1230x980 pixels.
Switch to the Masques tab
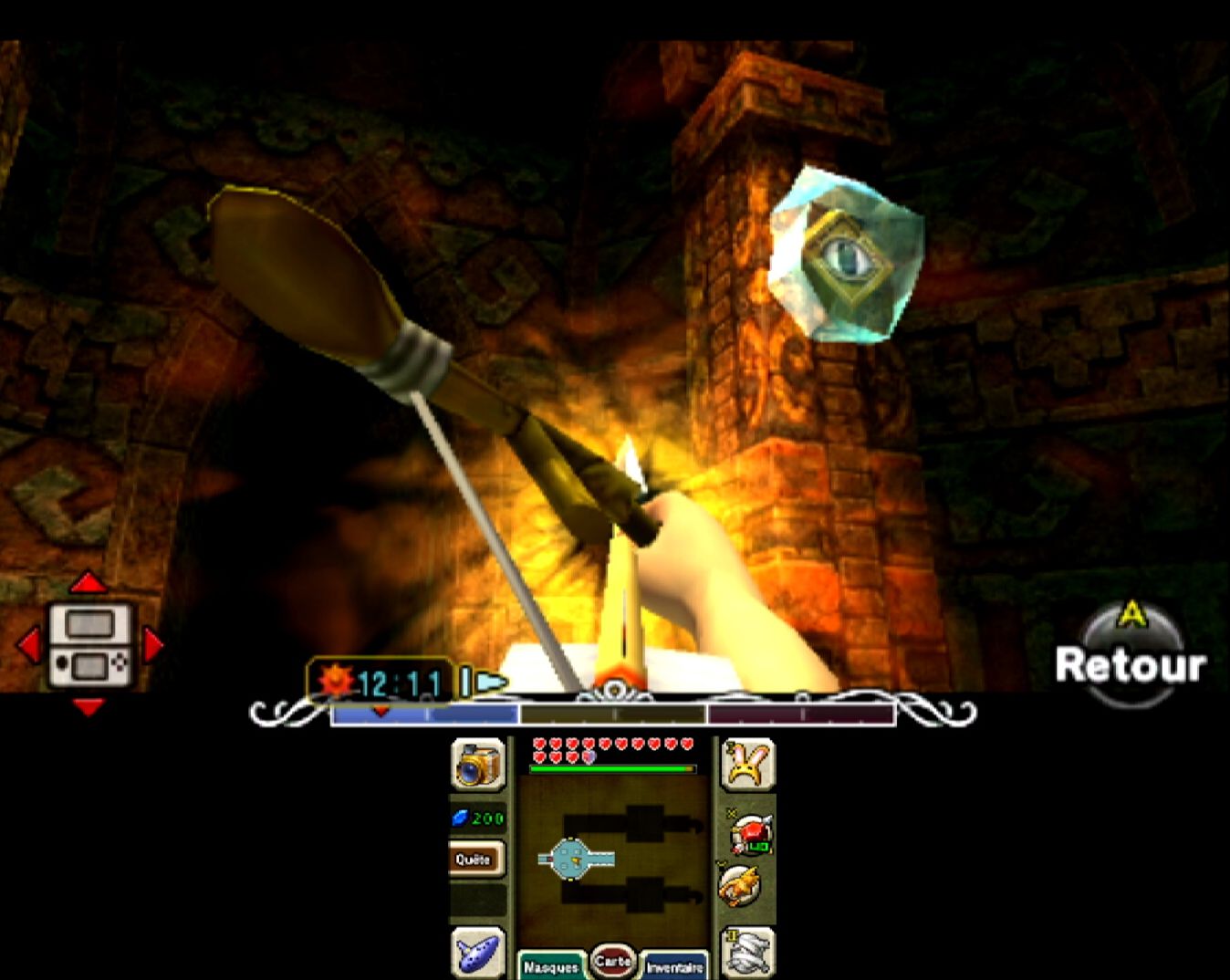point(551,966)
